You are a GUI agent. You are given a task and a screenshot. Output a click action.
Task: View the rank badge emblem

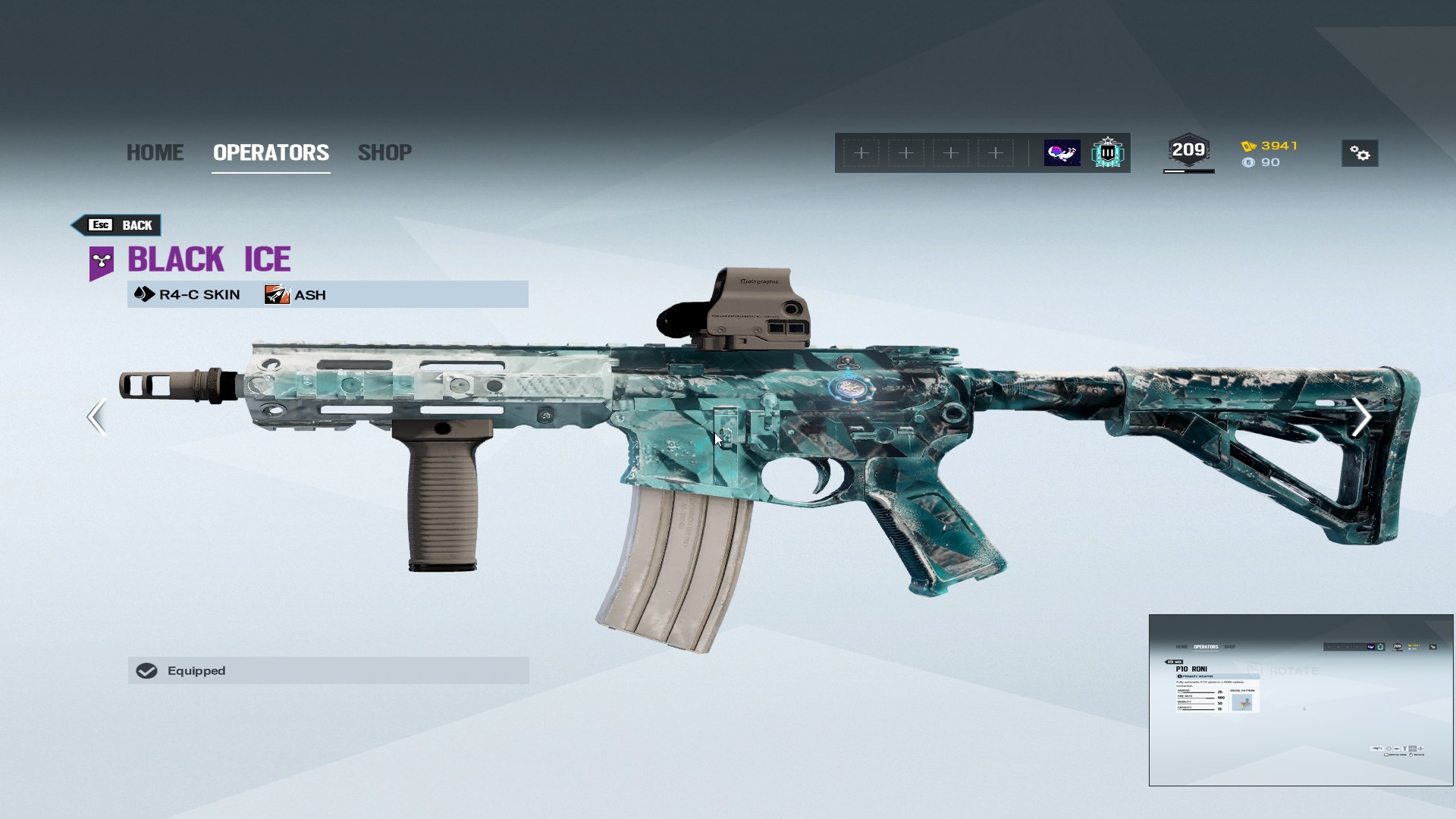point(1107,153)
